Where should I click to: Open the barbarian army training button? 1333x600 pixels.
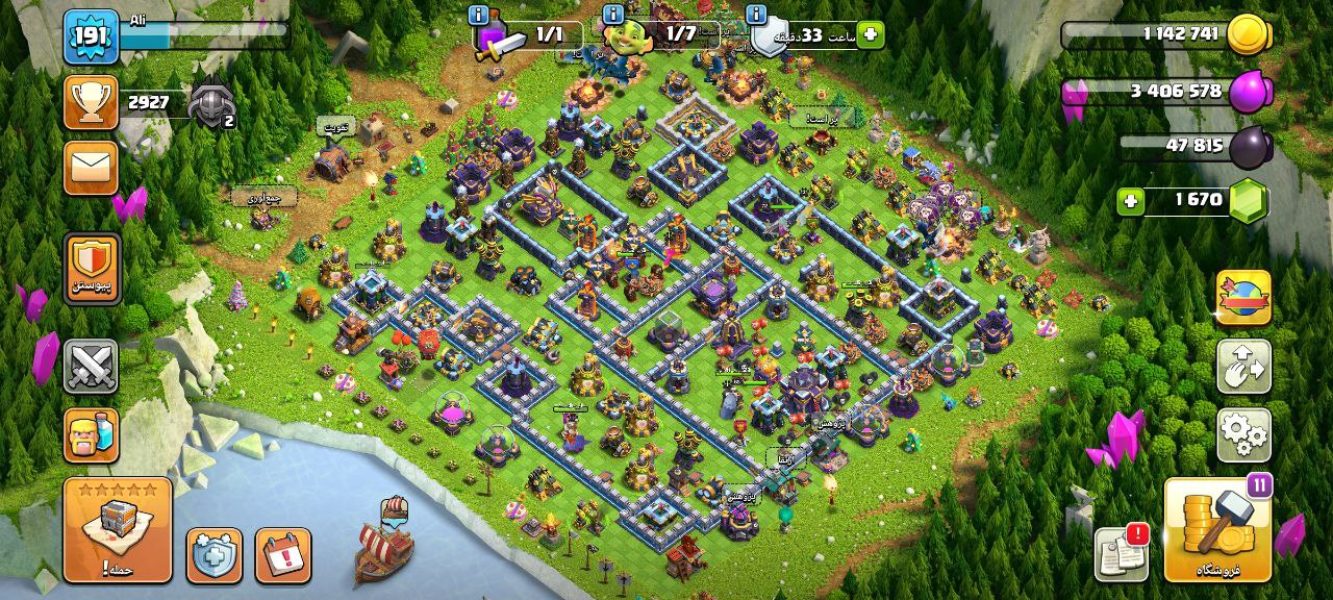[x=91, y=435]
